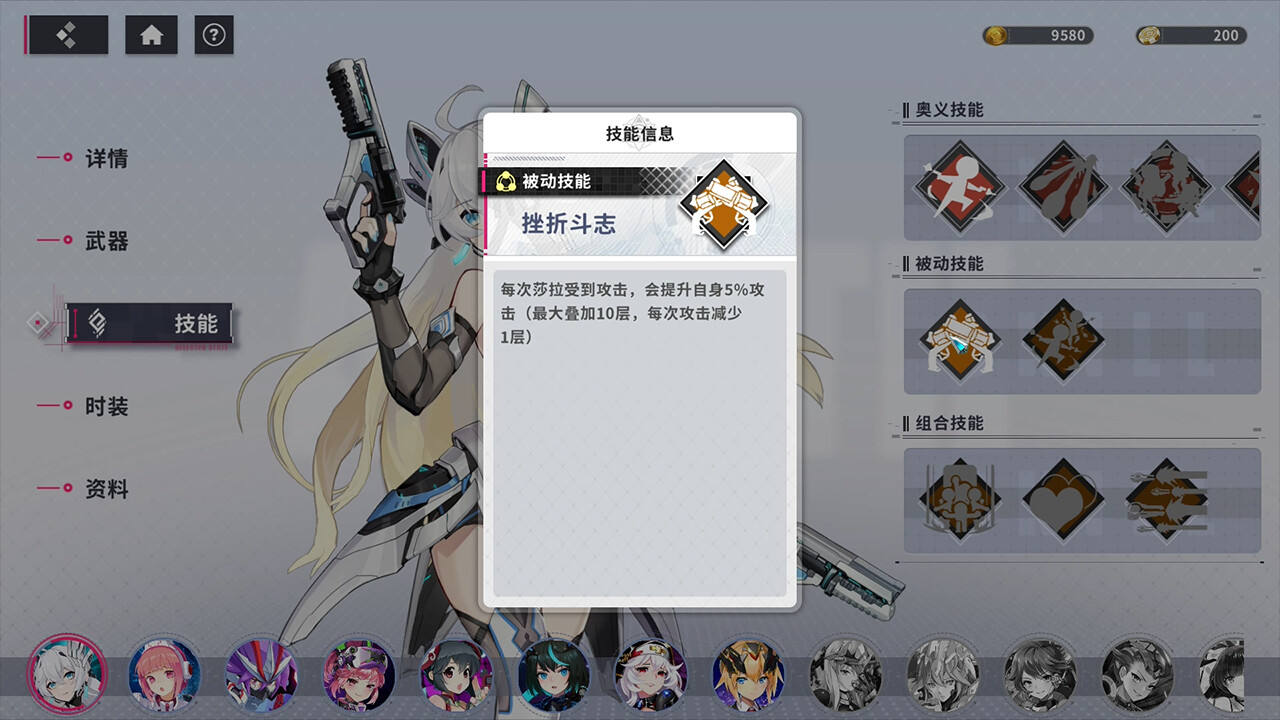Select the rightmost wrench combo skill icon
The image size is (1280, 720).
1167,499
